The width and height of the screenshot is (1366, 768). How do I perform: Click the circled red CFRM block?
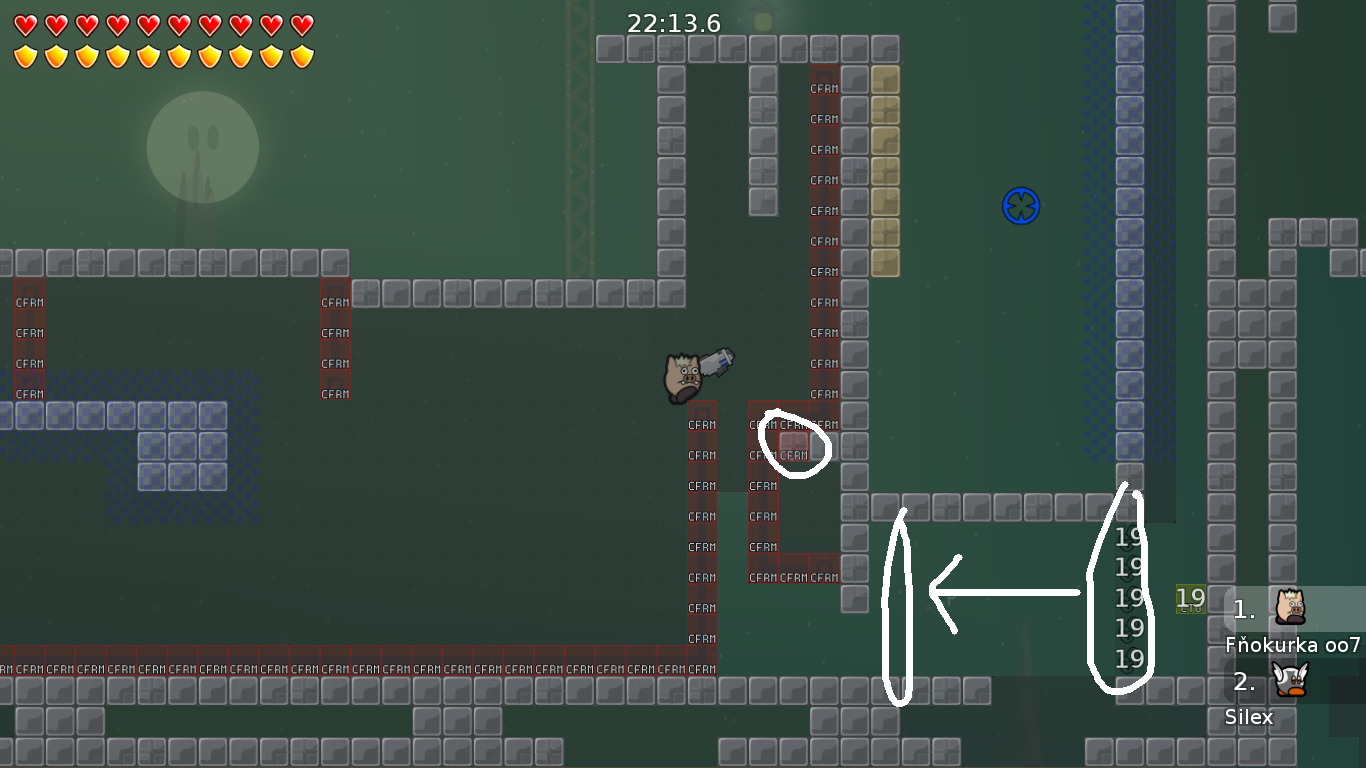coord(792,448)
